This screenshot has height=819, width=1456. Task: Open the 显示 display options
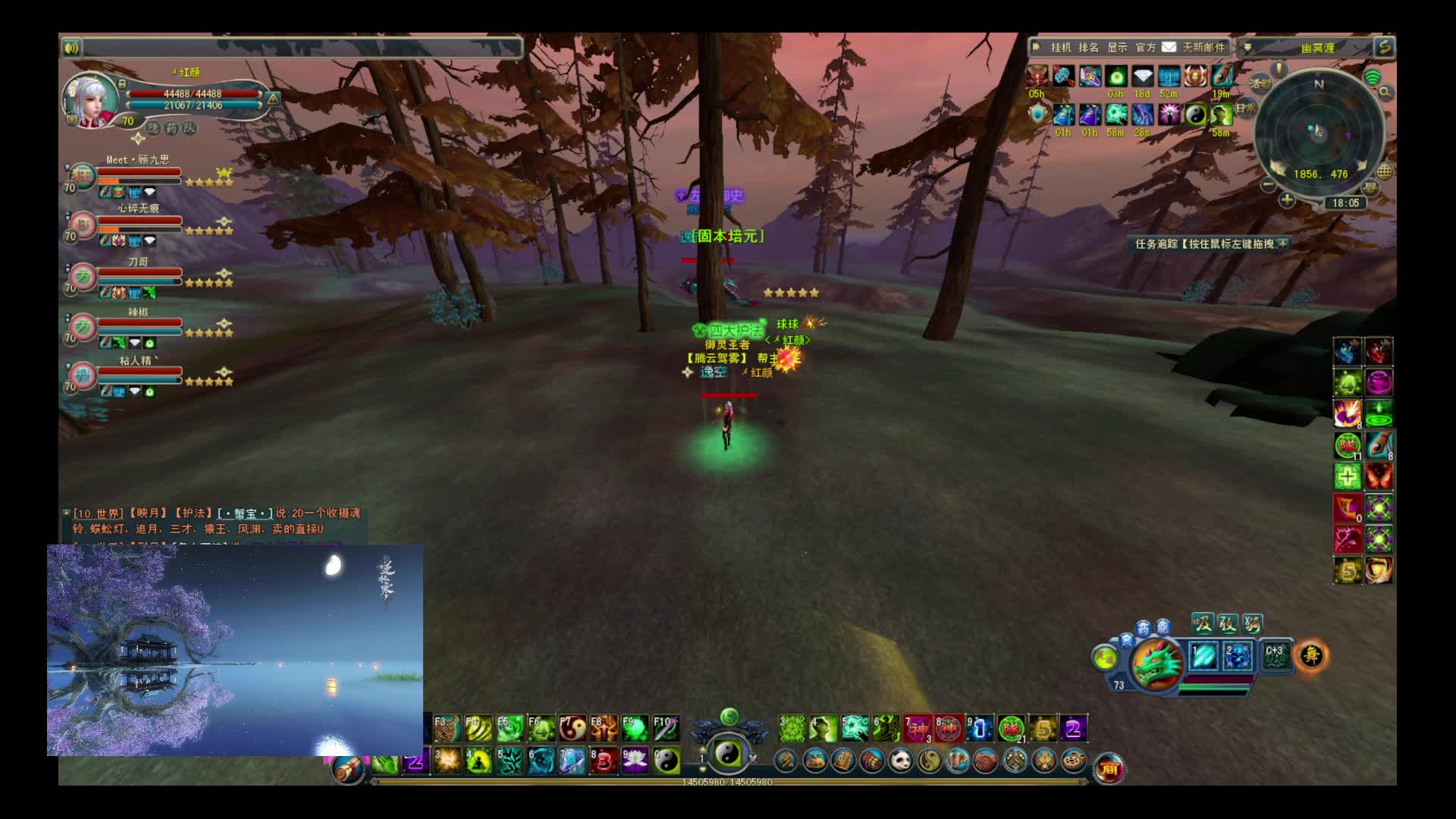pos(1117,48)
